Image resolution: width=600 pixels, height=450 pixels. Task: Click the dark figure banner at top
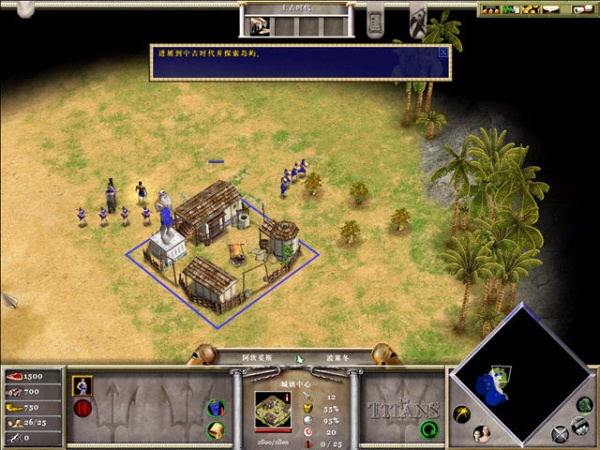pos(416,18)
